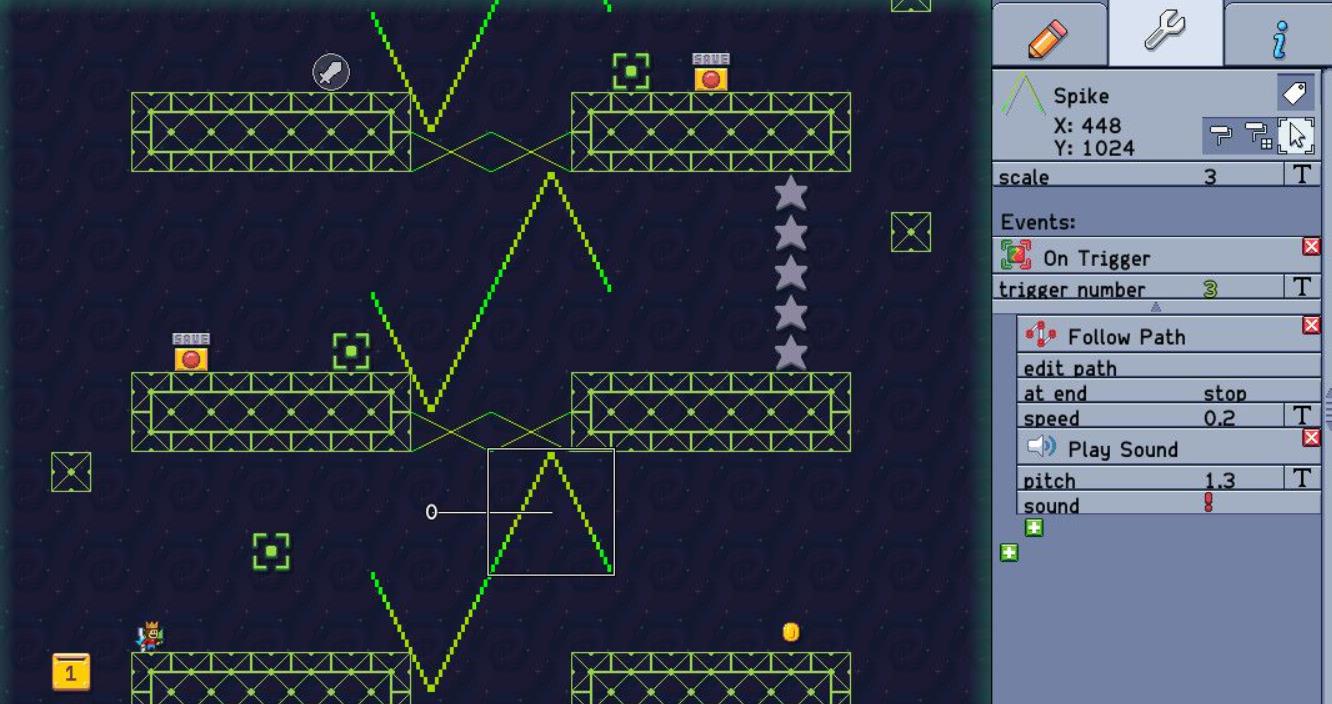The width and height of the screenshot is (1332, 704).
Task: Choose the cursor selection tool
Action: point(1296,135)
